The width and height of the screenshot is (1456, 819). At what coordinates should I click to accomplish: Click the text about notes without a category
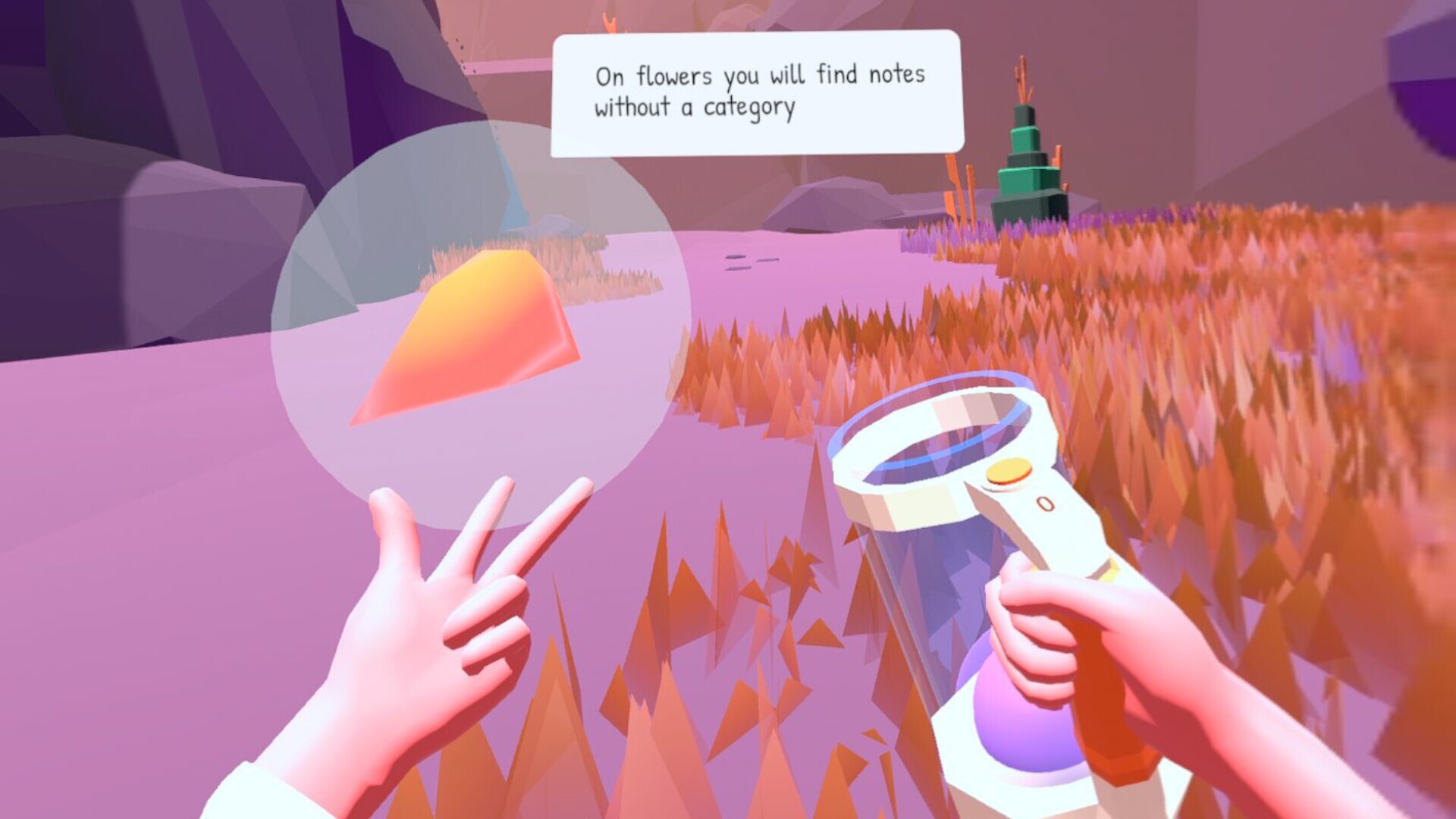(x=758, y=91)
